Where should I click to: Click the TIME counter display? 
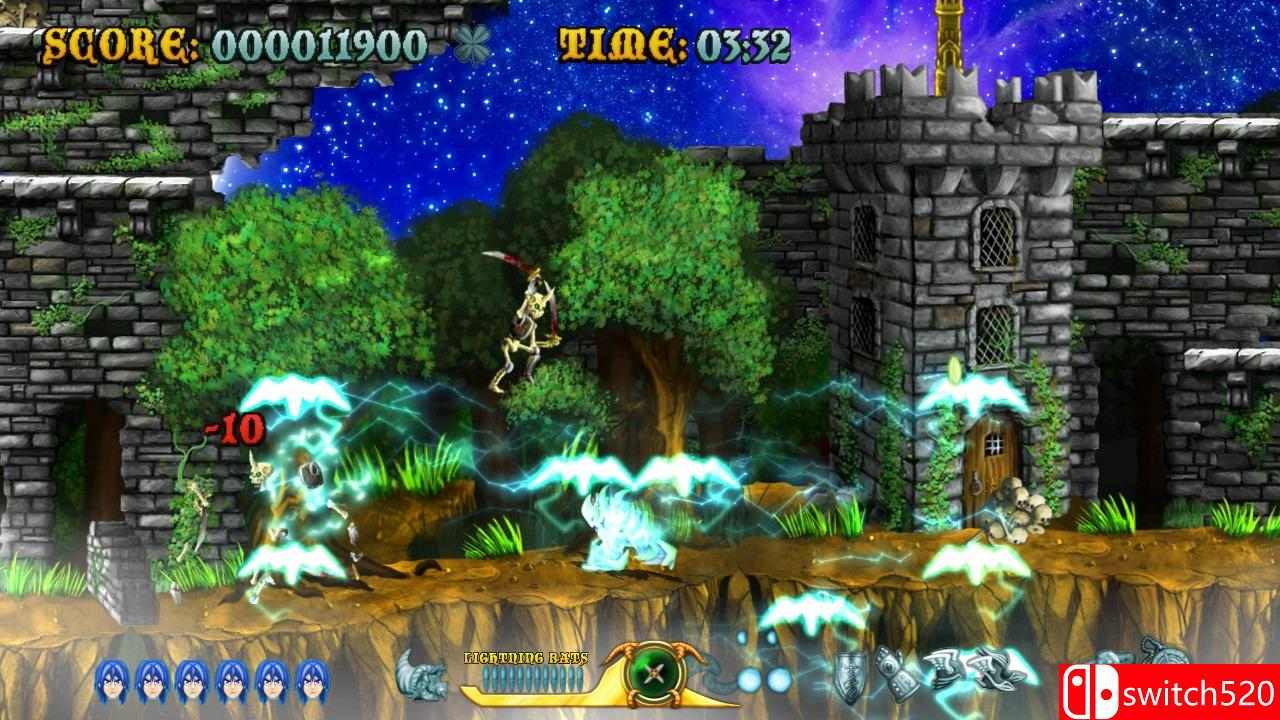[676, 43]
